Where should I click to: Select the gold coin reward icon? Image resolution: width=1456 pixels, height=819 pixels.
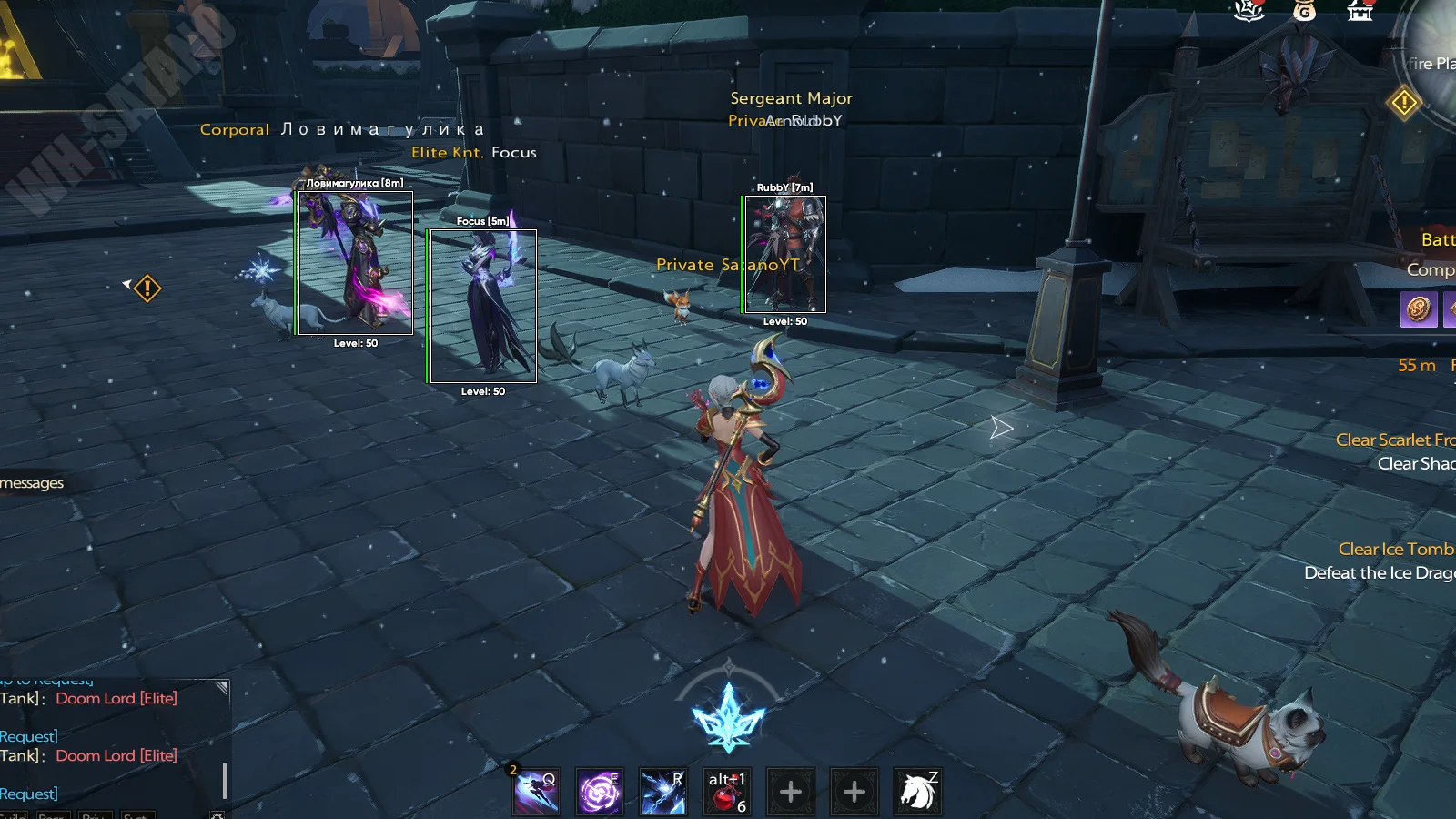[x=1418, y=309]
